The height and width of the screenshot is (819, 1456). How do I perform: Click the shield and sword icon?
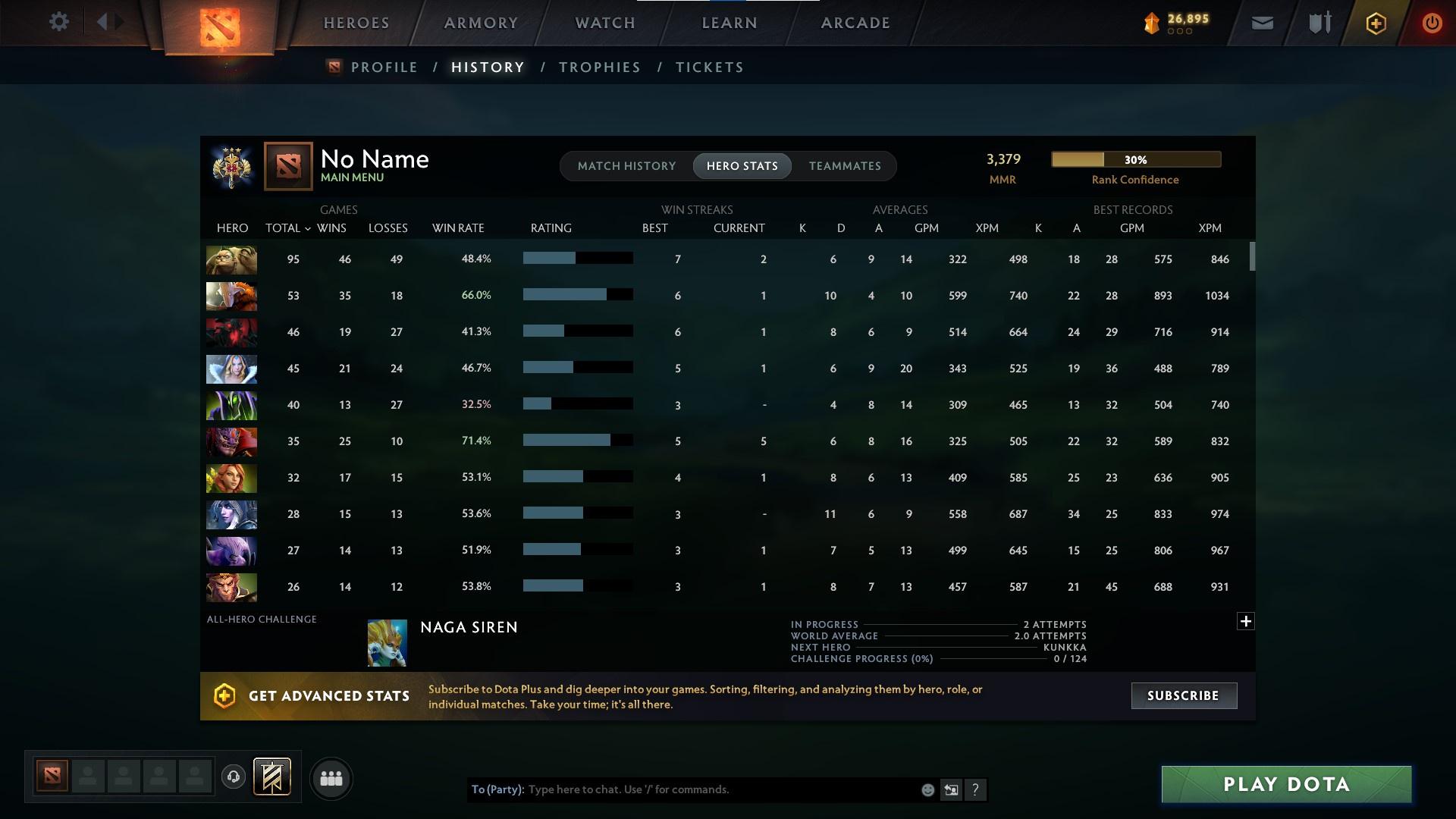pos(1318,22)
